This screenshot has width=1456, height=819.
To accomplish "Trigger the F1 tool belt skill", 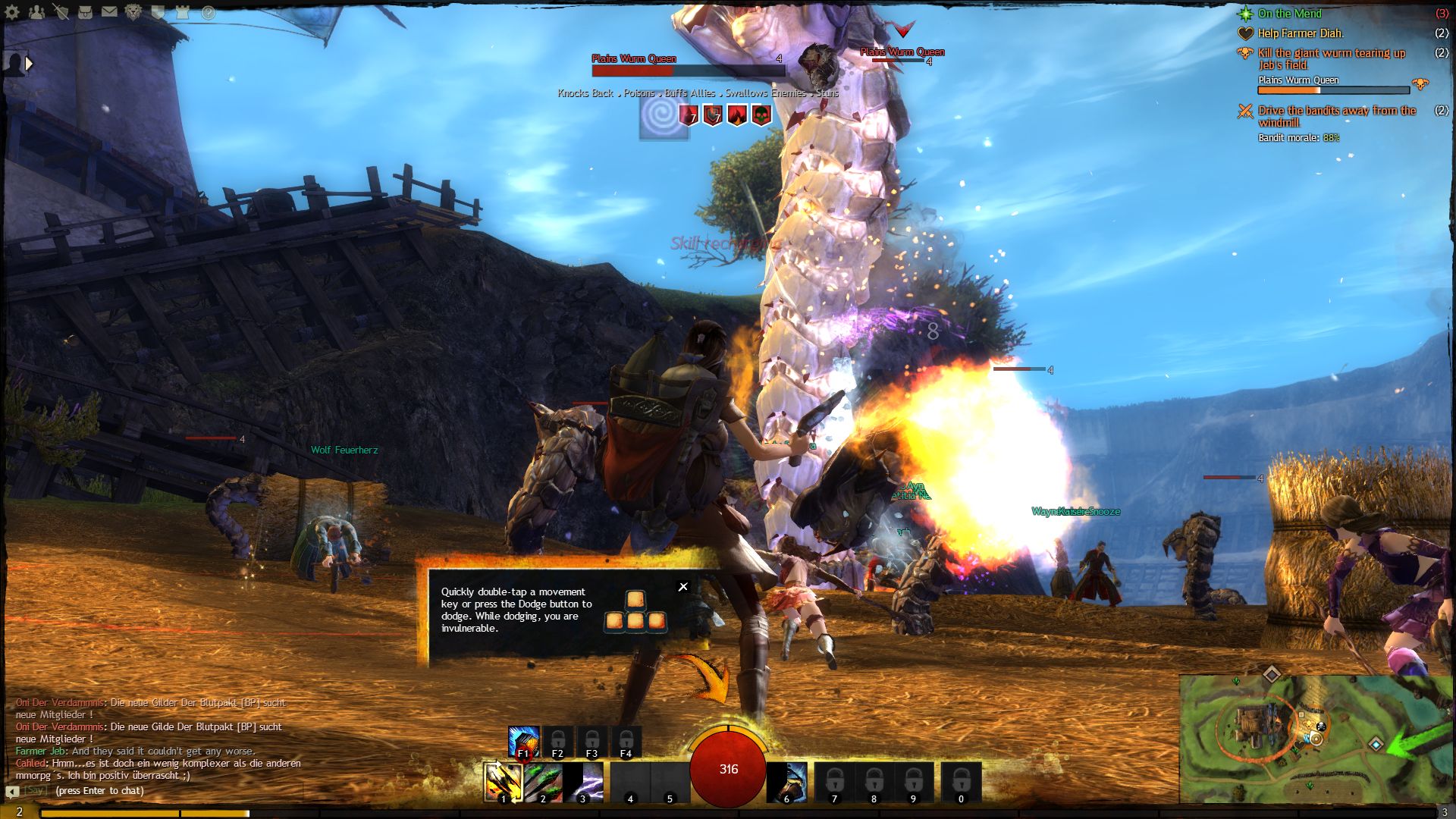I will tap(523, 742).
